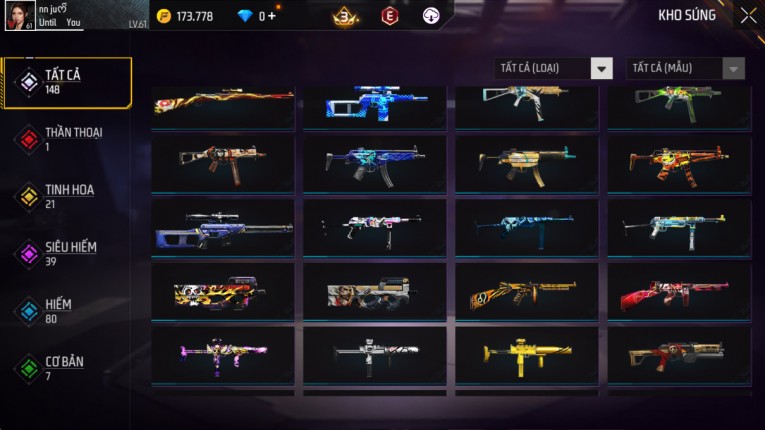Select the purple sniper rifle with scope
This screenshot has width=765, height=430.
point(223,227)
